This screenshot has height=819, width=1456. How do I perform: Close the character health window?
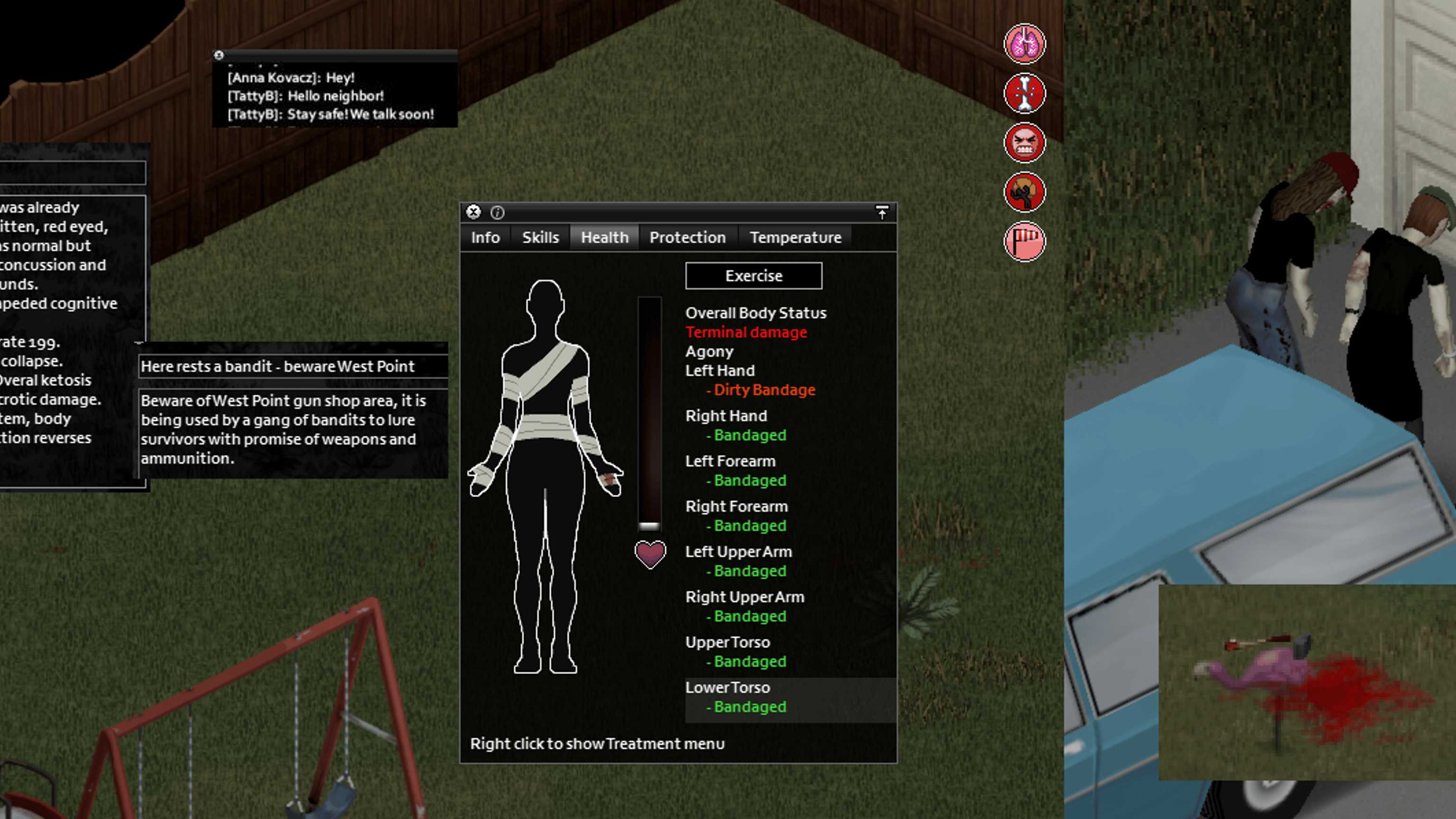[x=473, y=212]
